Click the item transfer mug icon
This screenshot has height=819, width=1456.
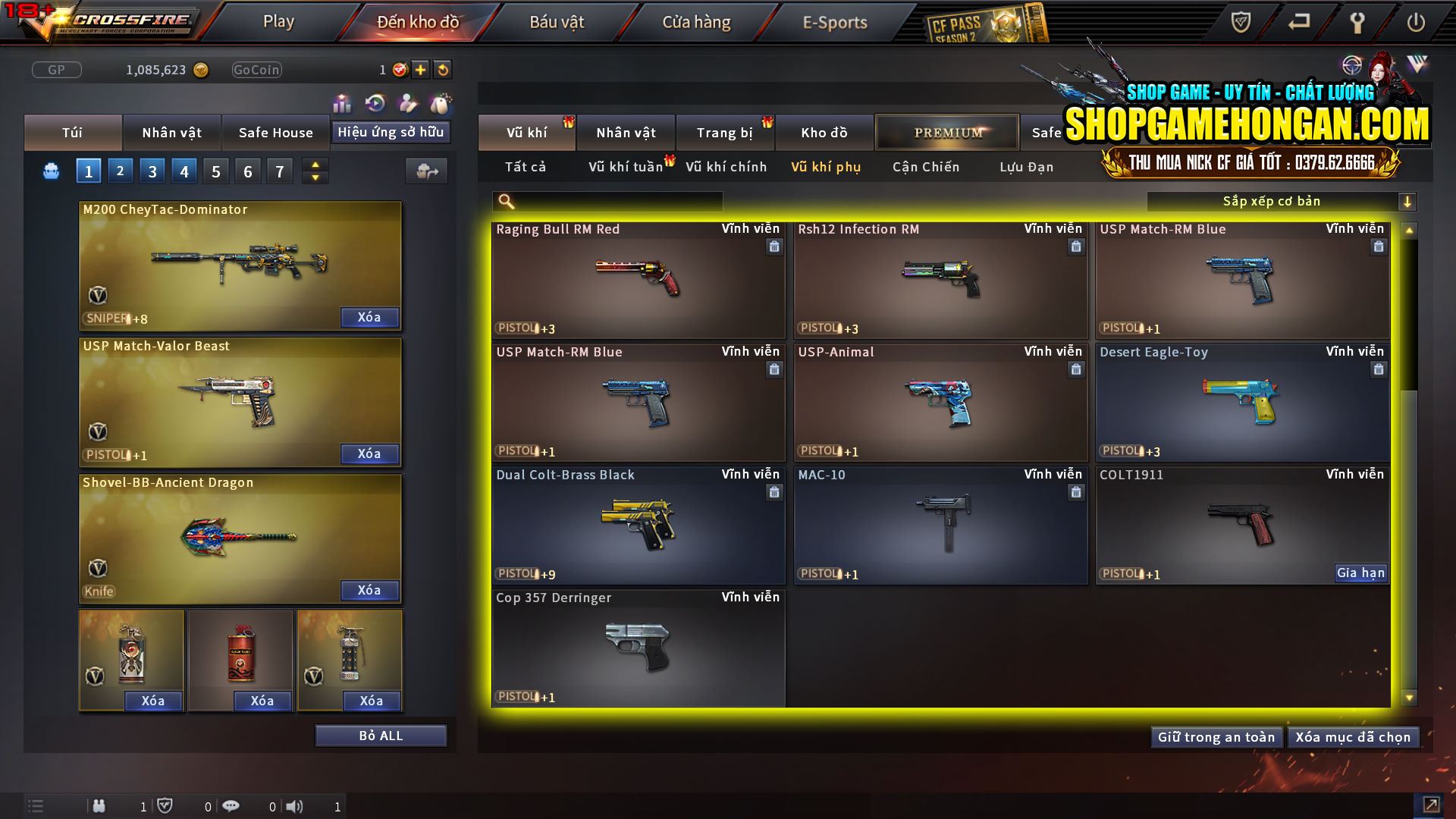(426, 171)
